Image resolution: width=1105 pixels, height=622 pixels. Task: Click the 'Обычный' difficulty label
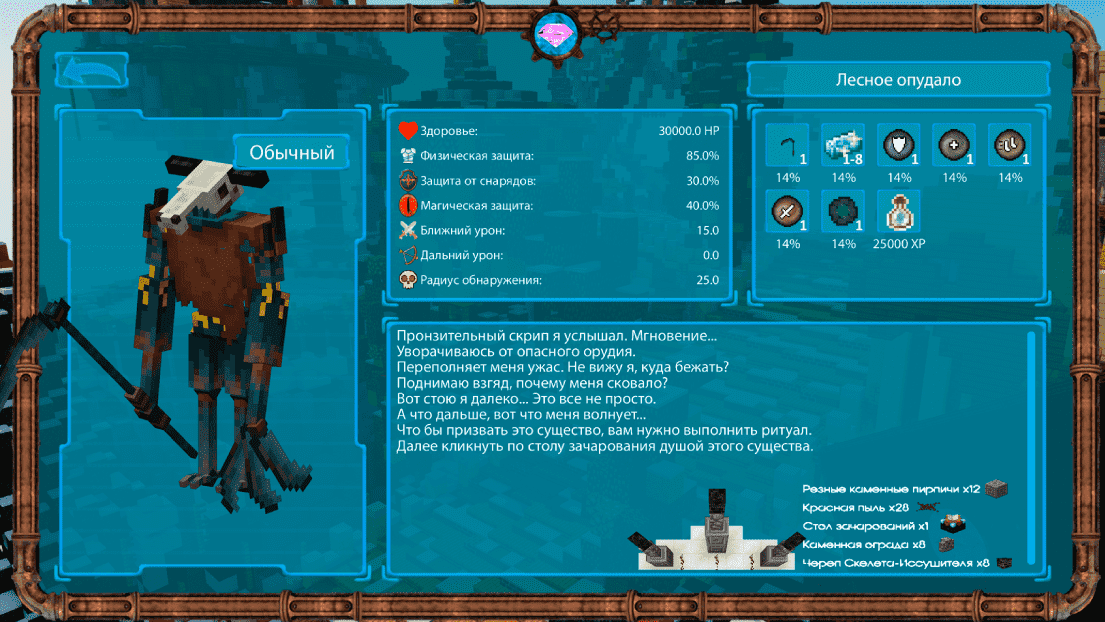(x=292, y=153)
